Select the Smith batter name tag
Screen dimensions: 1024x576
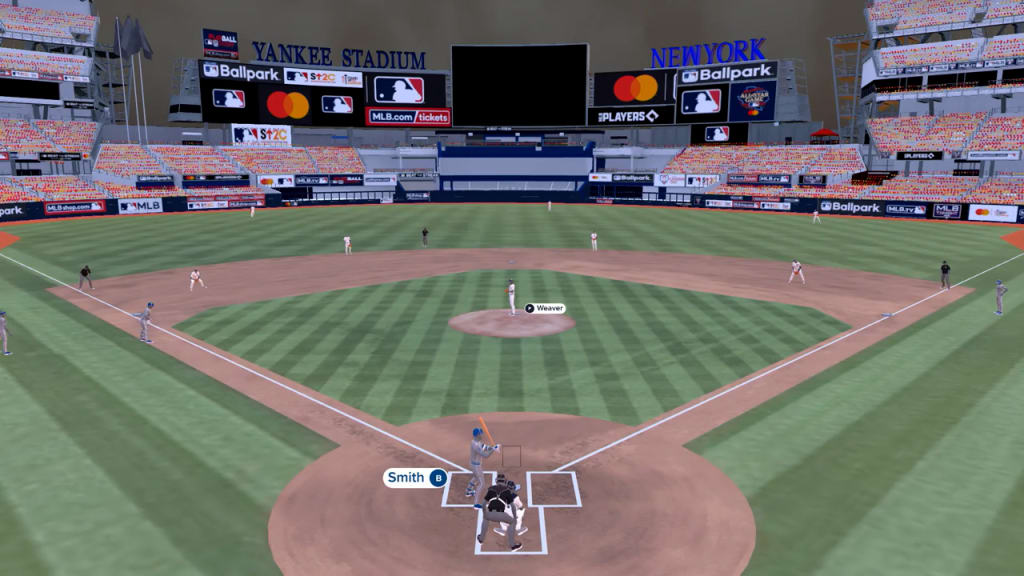tap(415, 478)
